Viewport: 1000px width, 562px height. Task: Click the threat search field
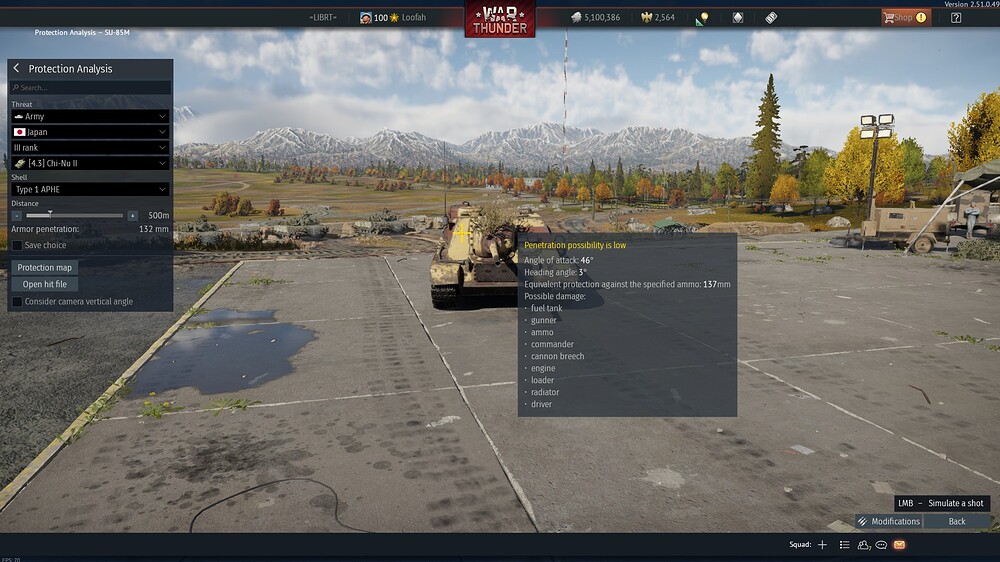click(x=90, y=88)
